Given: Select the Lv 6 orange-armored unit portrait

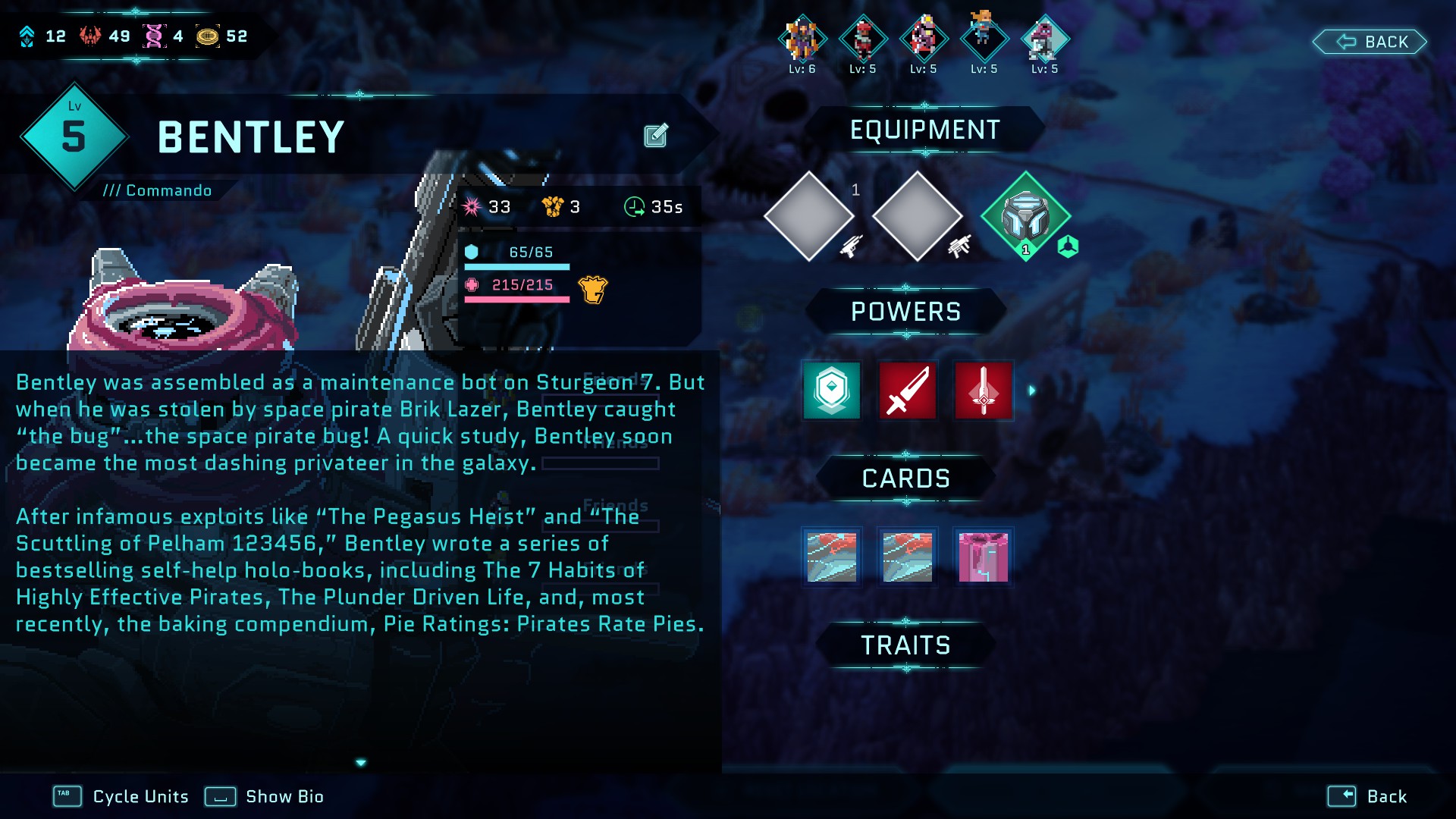Looking at the screenshot, I should point(802,39).
